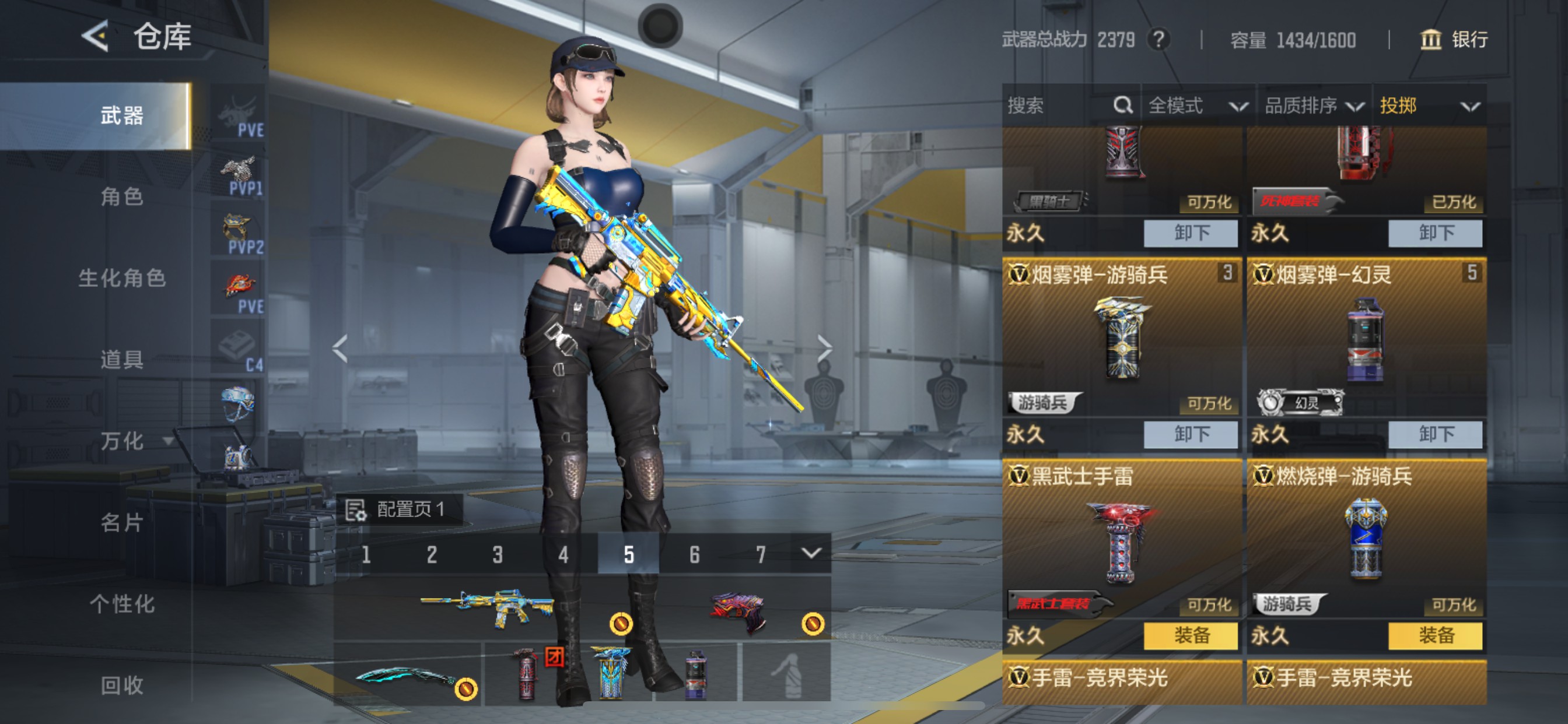Viewport: 1568px width, 724px height.
Task: Select the 角色 category in the sidebar
Action: (x=122, y=196)
